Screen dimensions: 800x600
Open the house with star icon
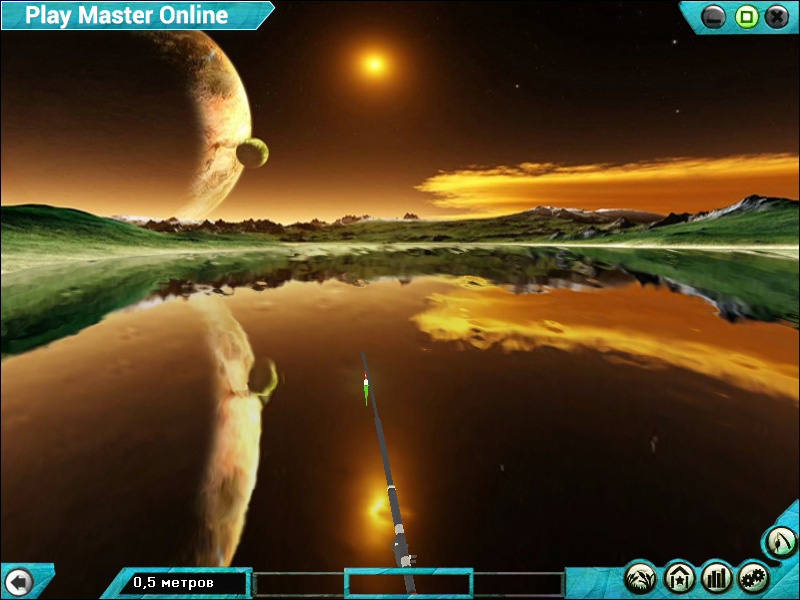[x=679, y=577]
